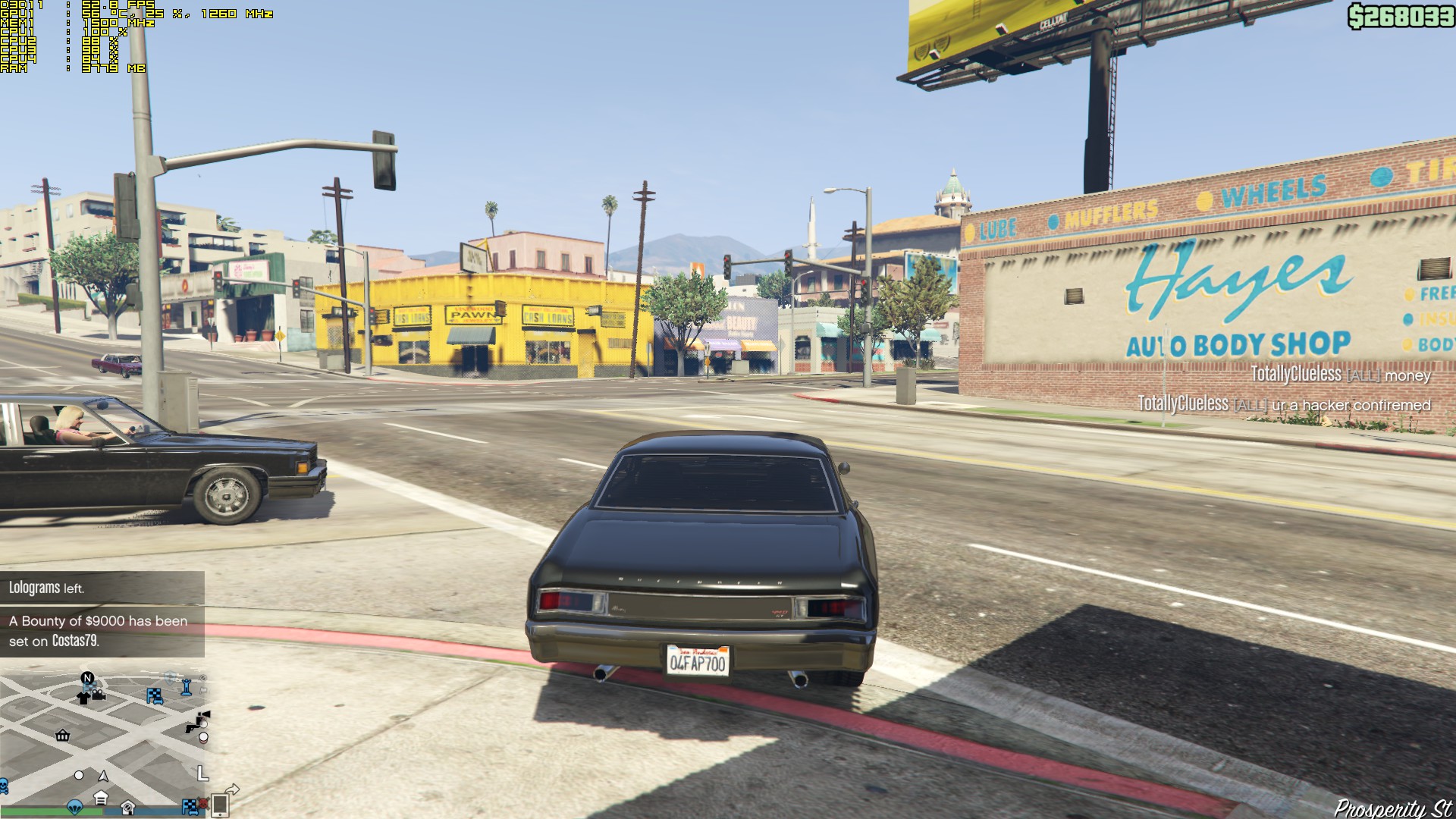Choose the blue parachute jump blip
This screenshot has width=1456, height=819.
(x=74, y=805)
